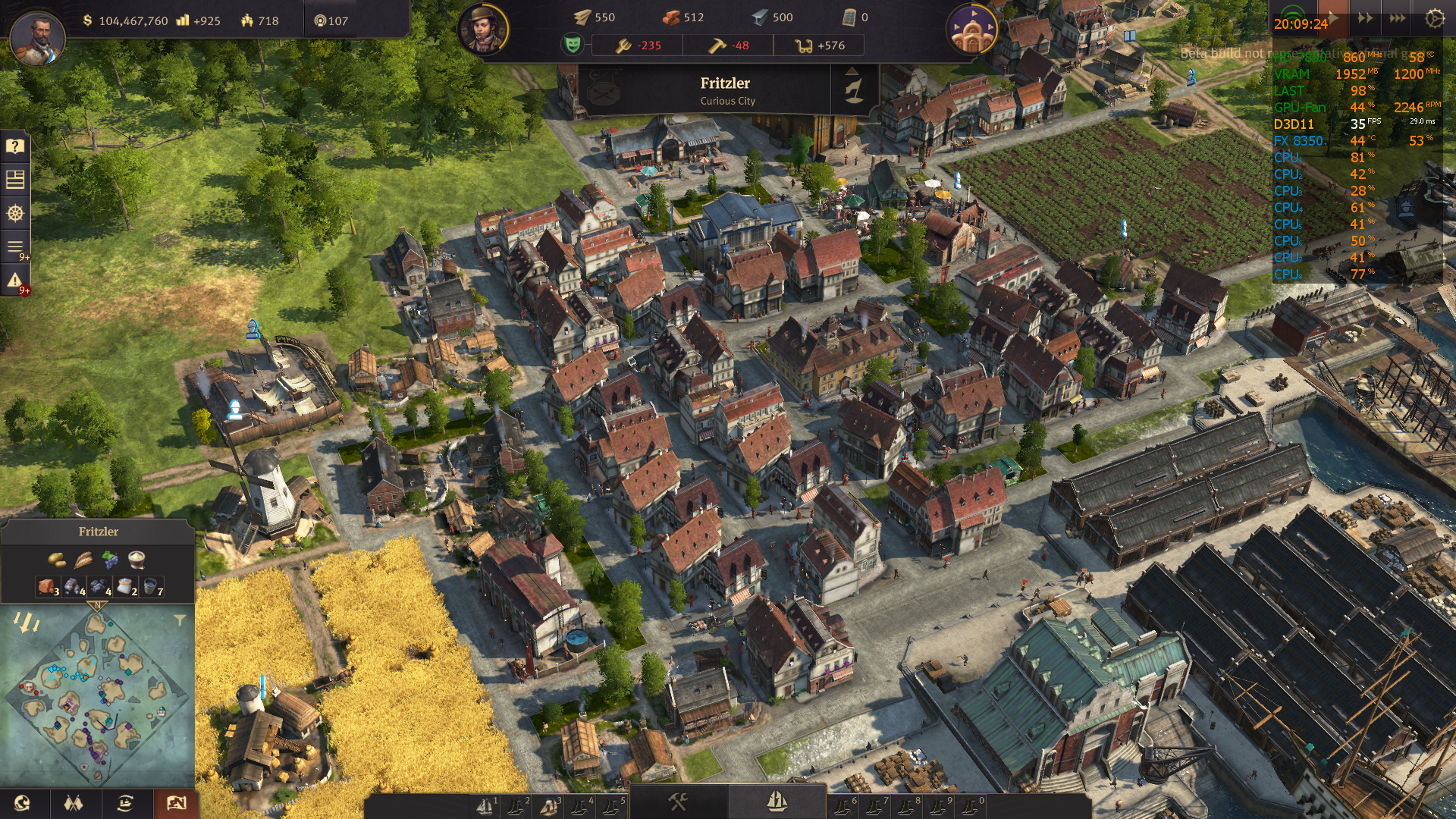Open the trade routes ship button
Viewport: 1456px width, 819px height.
pos(125,803)
